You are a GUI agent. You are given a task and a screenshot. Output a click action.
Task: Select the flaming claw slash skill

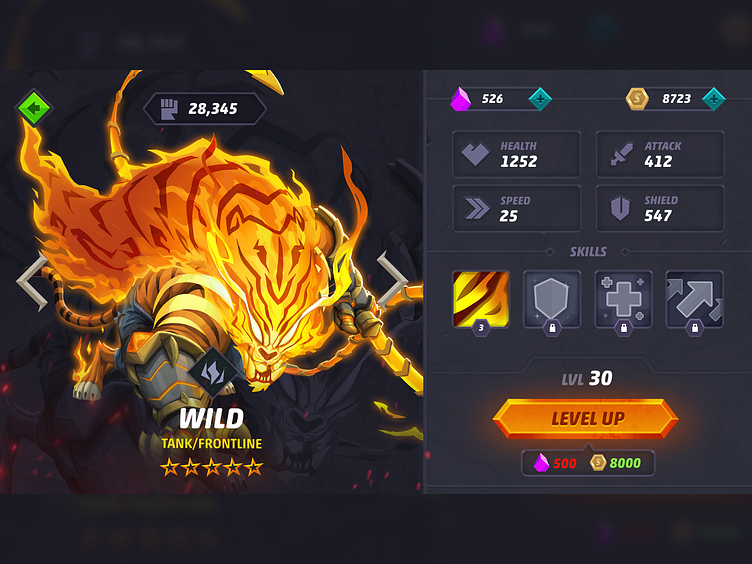pos(481,299)
